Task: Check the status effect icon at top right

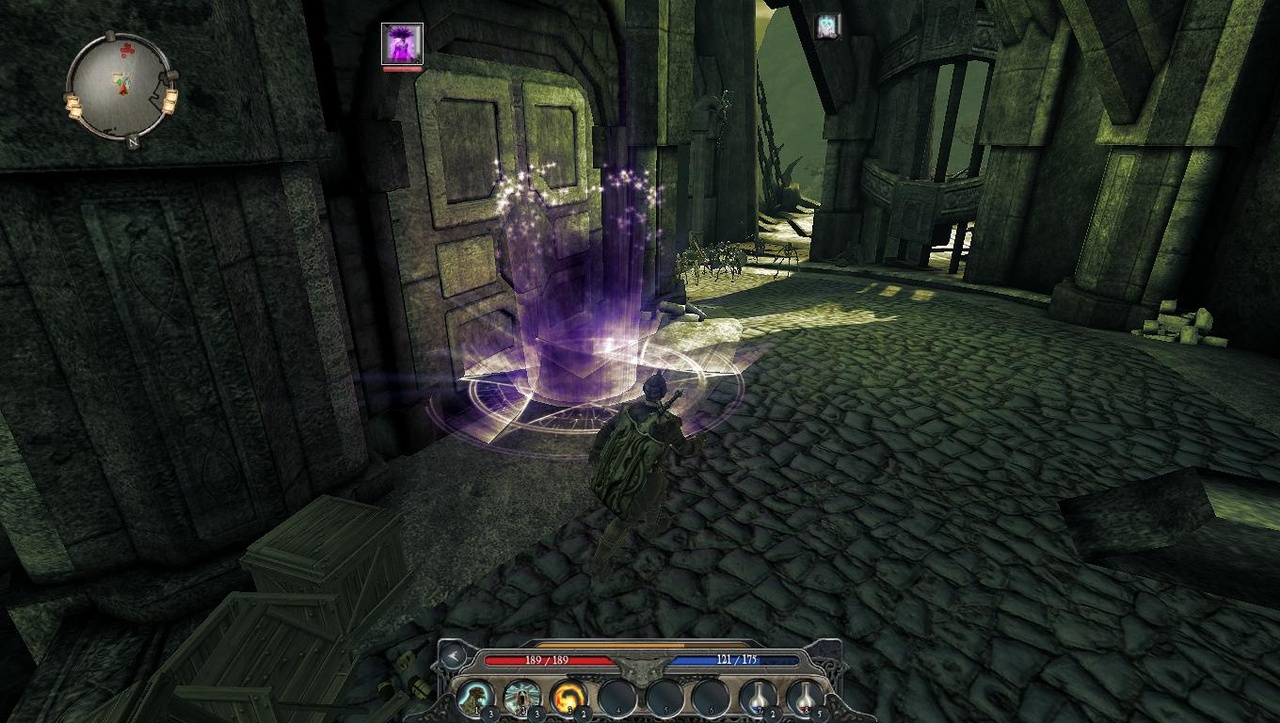Action: click(826, 25)
